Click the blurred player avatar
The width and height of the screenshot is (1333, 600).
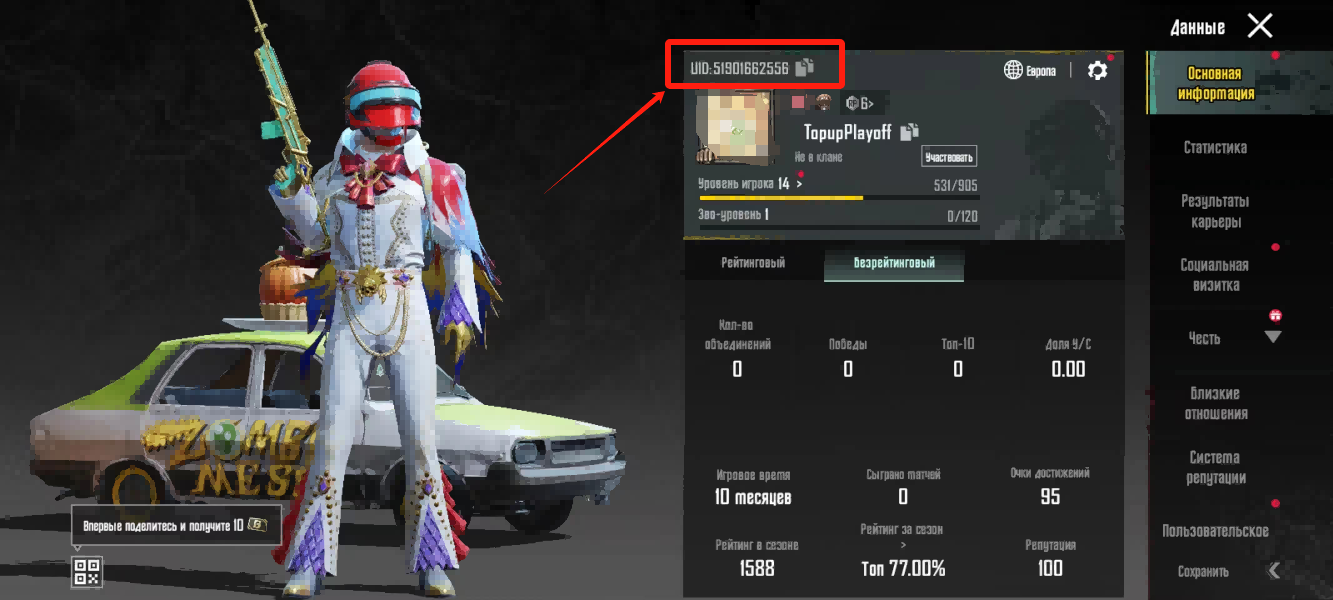point(735,128)
